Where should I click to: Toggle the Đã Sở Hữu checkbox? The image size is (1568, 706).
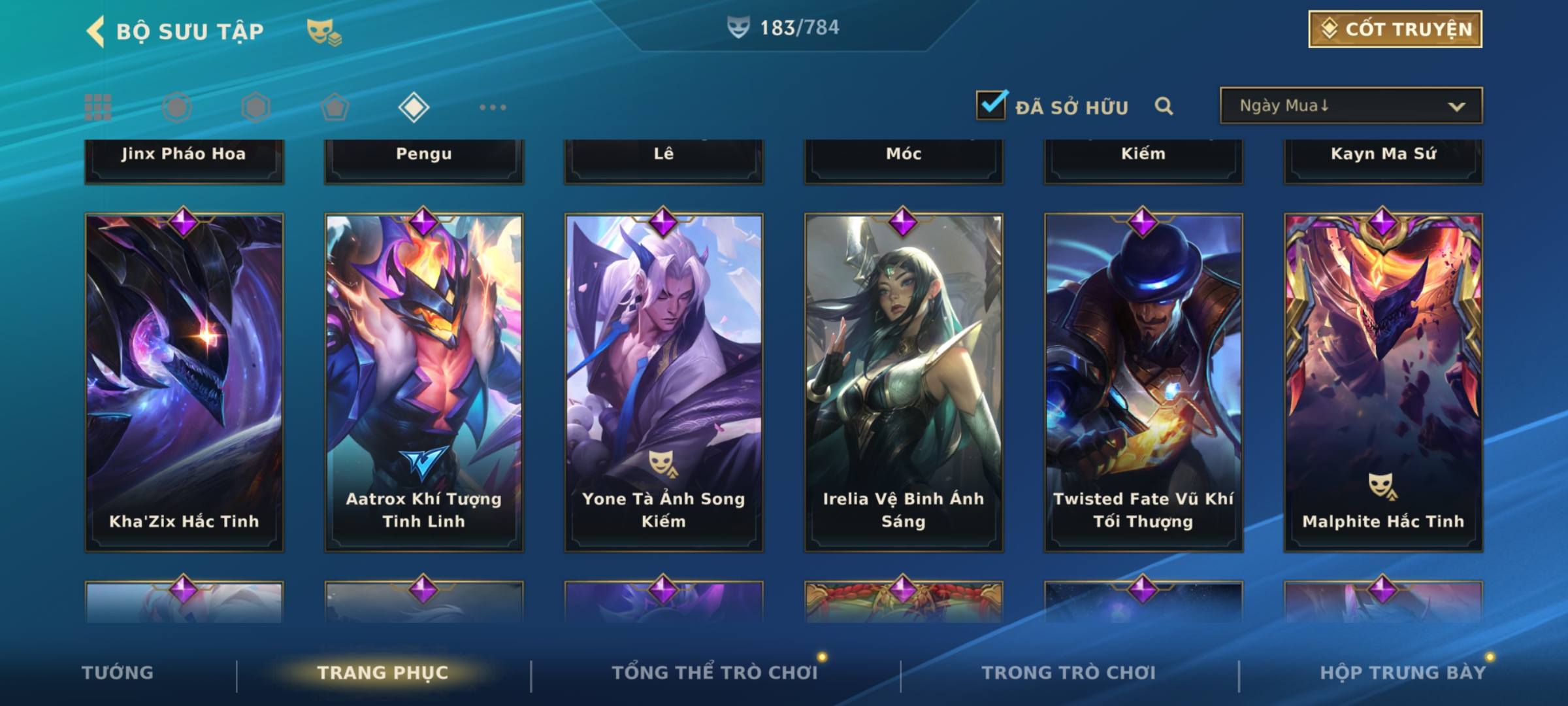tap(991, 105)
